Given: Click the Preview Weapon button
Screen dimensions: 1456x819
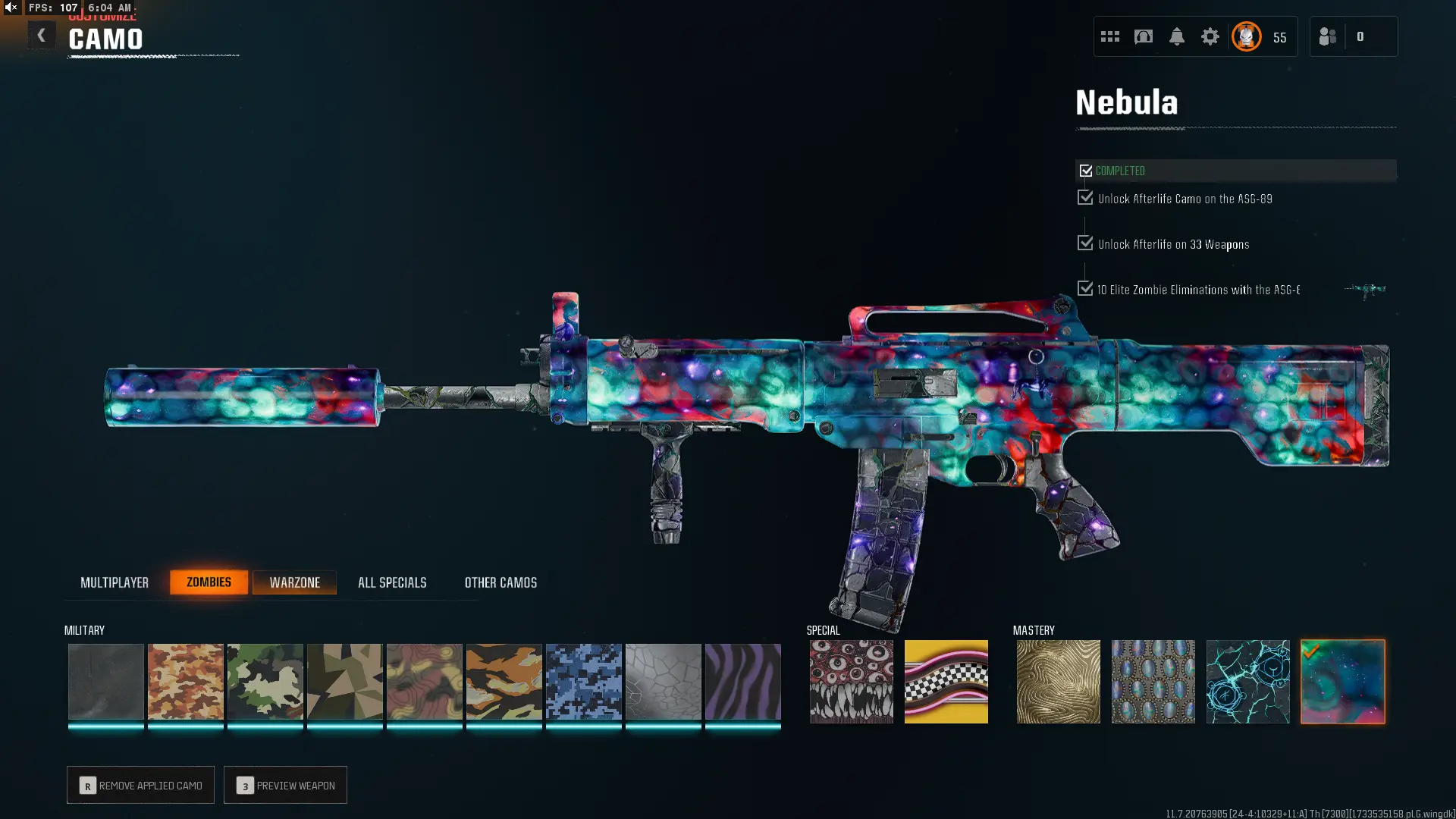Looking at the screenshot, I should click(x=285, y=785).
